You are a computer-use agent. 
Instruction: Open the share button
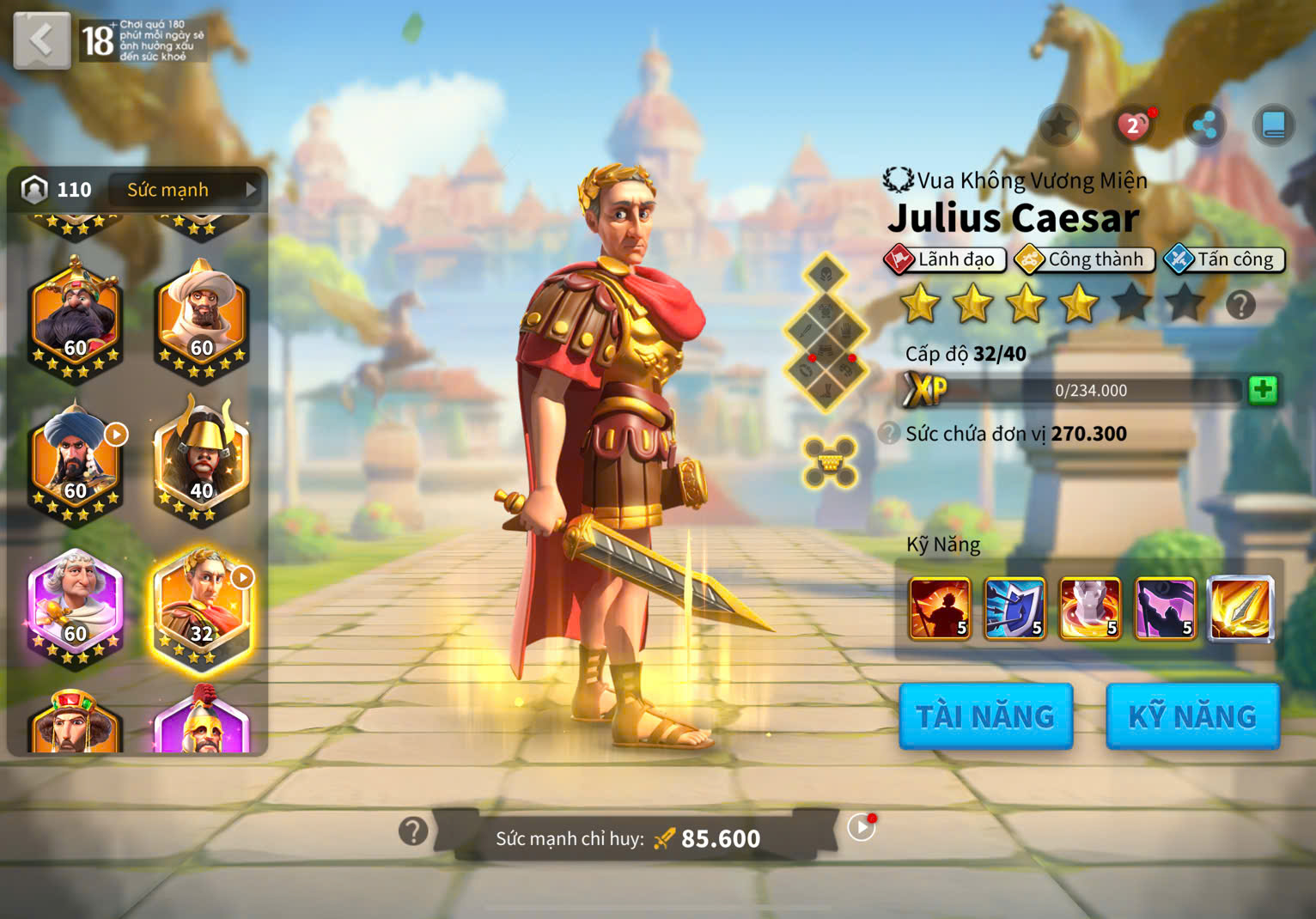click(1204, 126)
